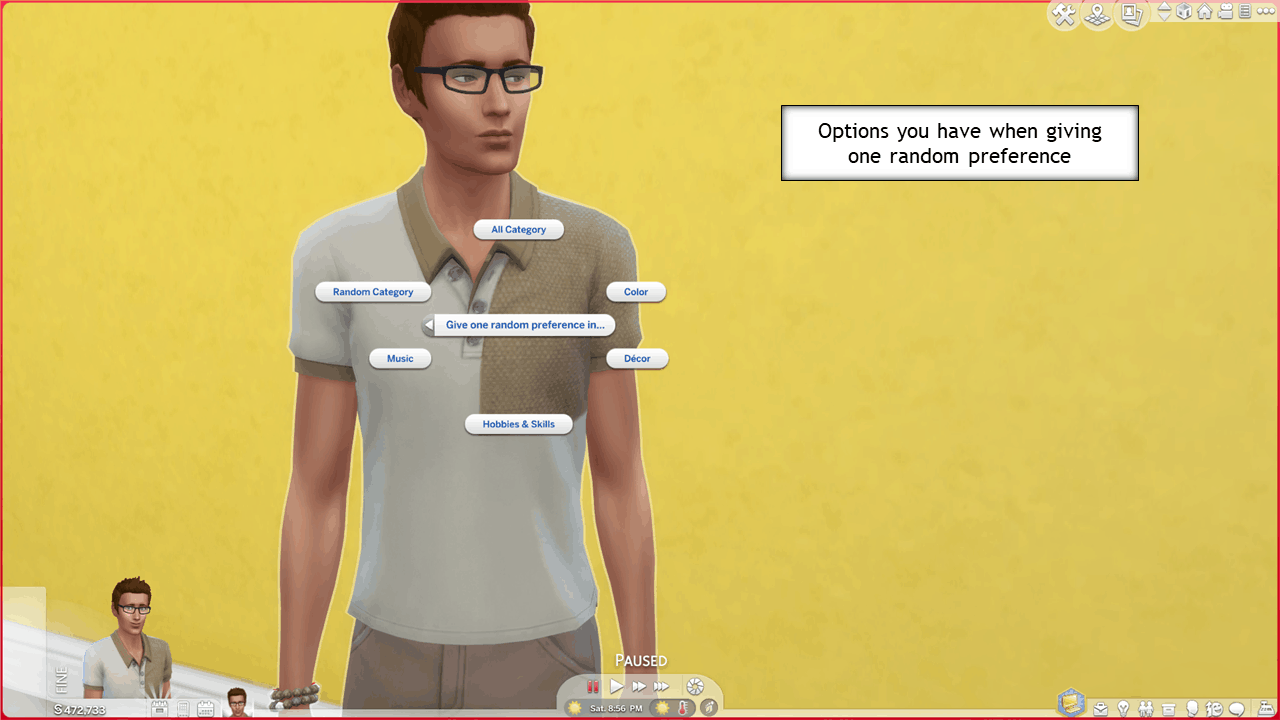Toggle walls view with the cube icon
The width and height of the screenshot is (1280, 720).
(1184, 12)
